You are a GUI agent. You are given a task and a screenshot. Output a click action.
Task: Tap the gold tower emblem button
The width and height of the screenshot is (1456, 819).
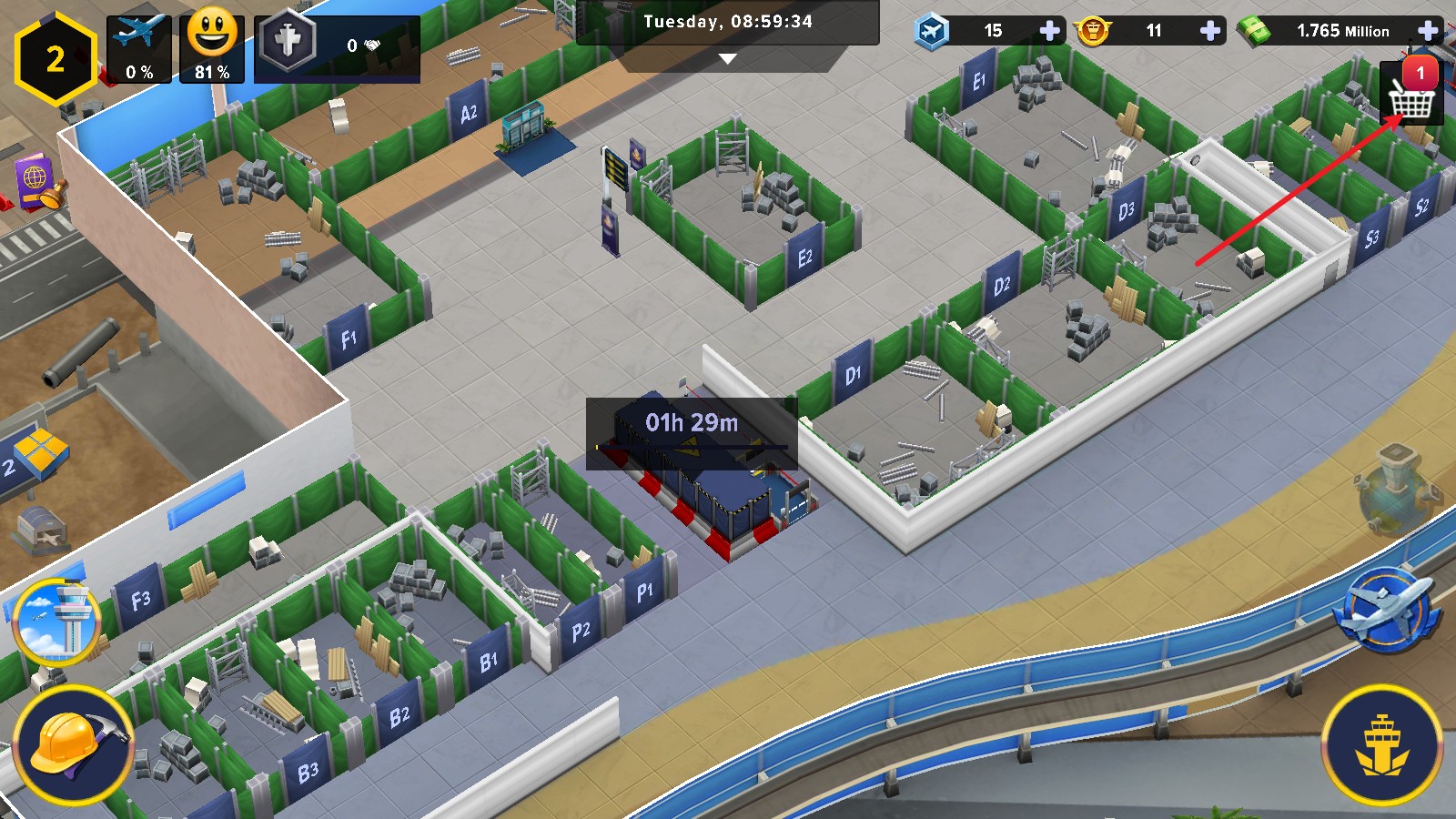pyautogui.click(x=1381, y=743)
